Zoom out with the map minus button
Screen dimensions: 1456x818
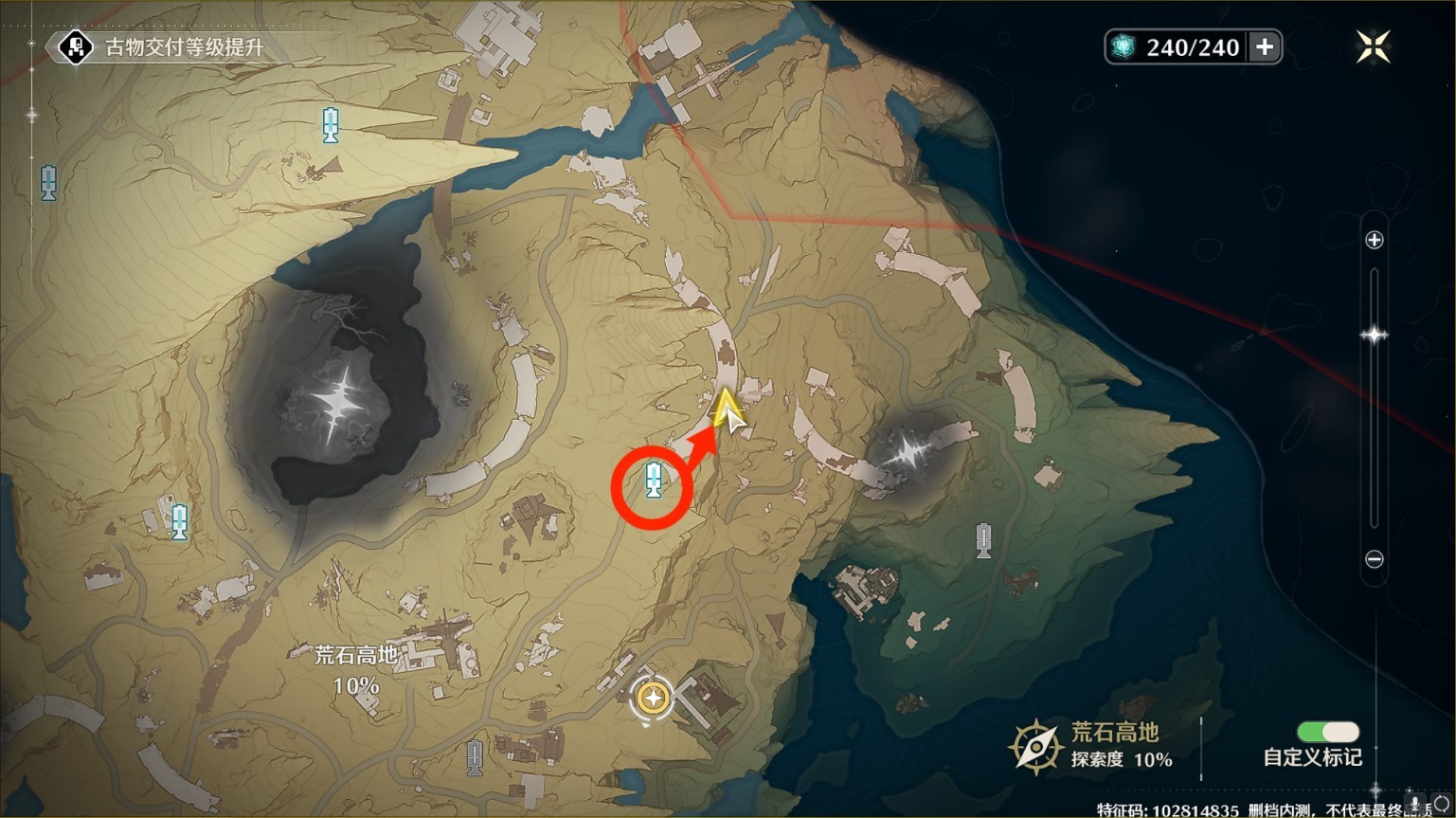click(x=1375, y=559)
